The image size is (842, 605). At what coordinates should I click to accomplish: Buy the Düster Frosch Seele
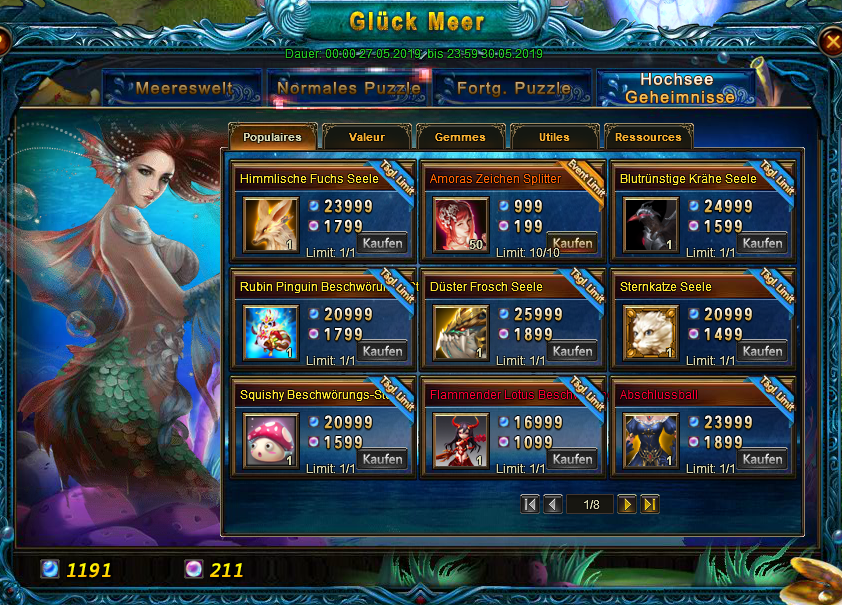[x=573, y=351]
